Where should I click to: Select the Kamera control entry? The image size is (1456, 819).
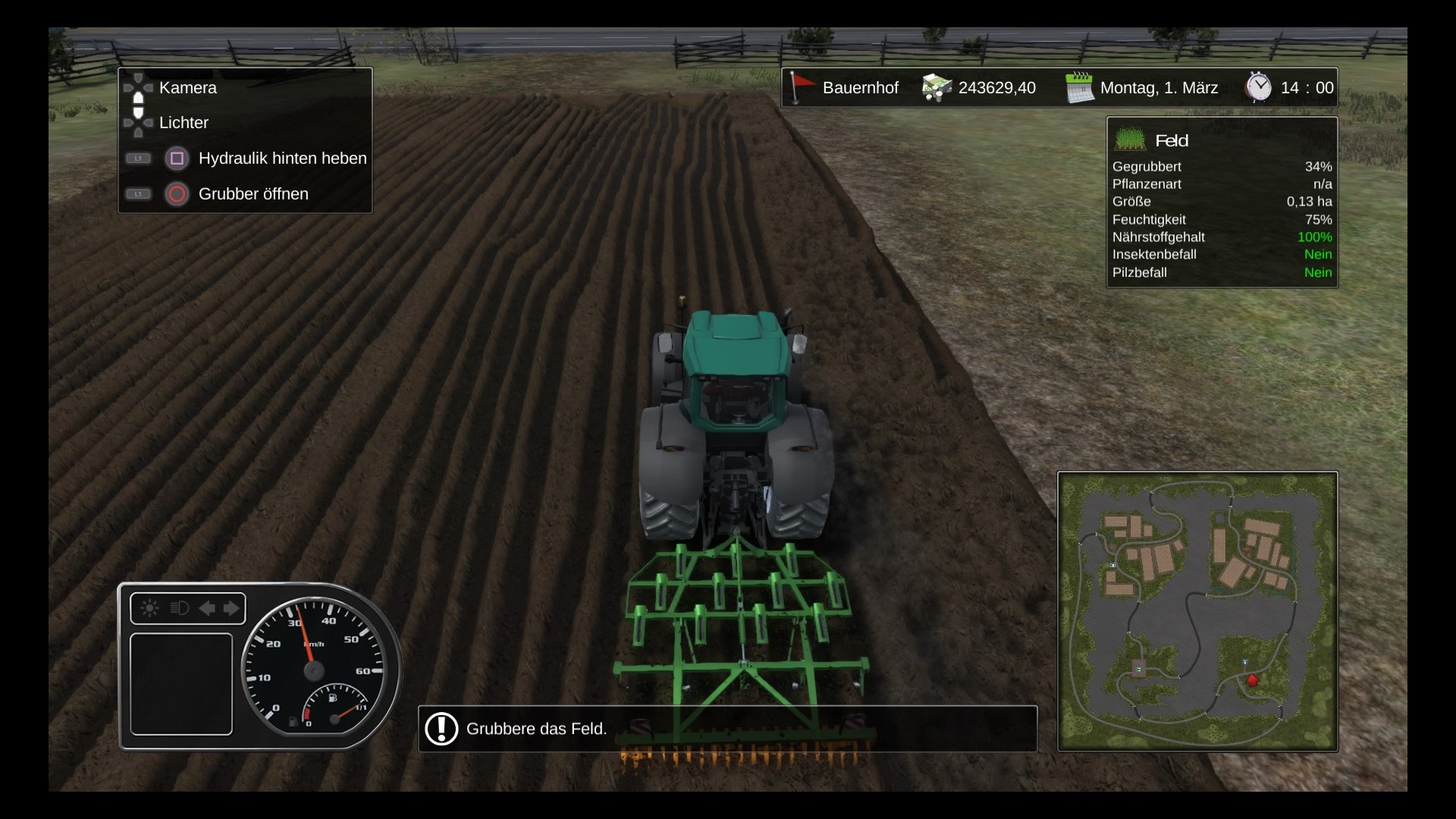coord(187,88)
